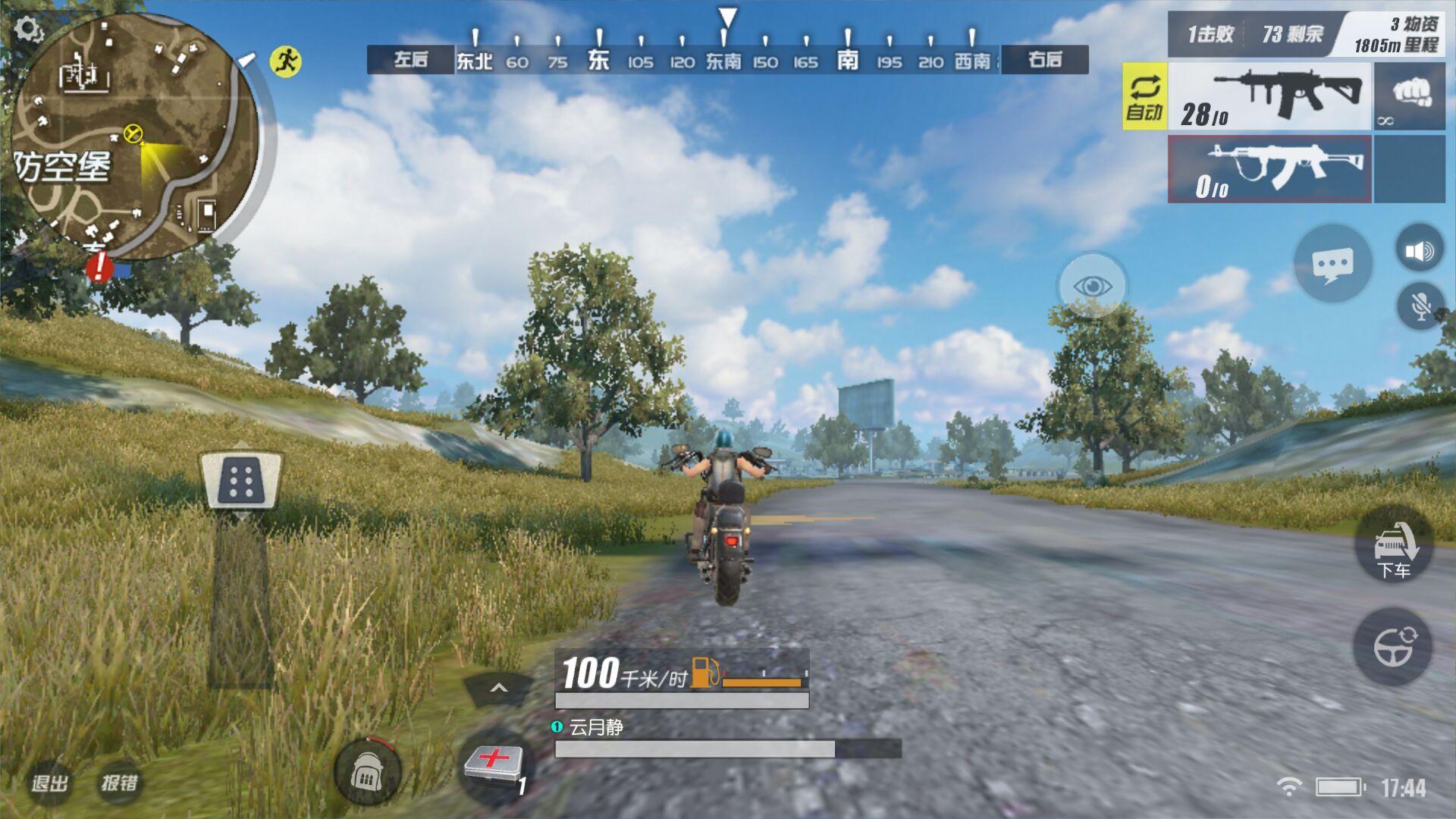Select the primary rifle slot with 28 ammo
1456x819 pixels.
1269,97
